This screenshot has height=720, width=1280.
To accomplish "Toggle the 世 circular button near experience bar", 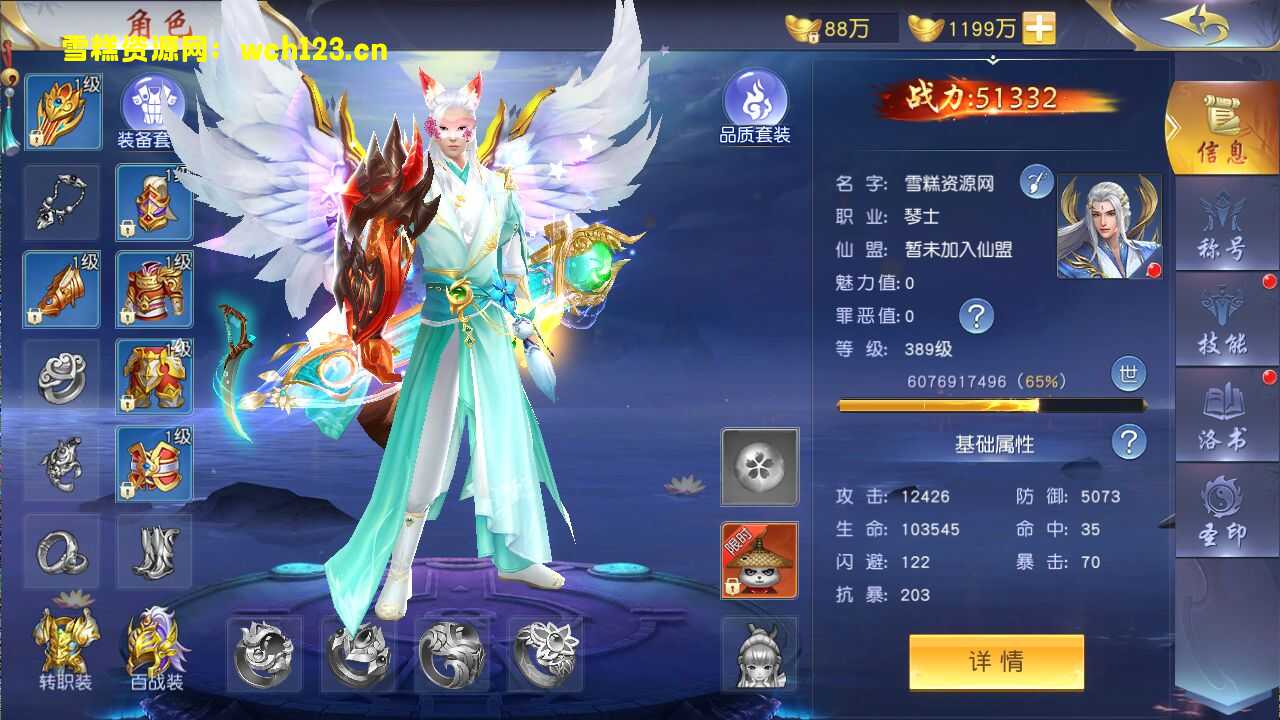I will [x=1127, y=375].
